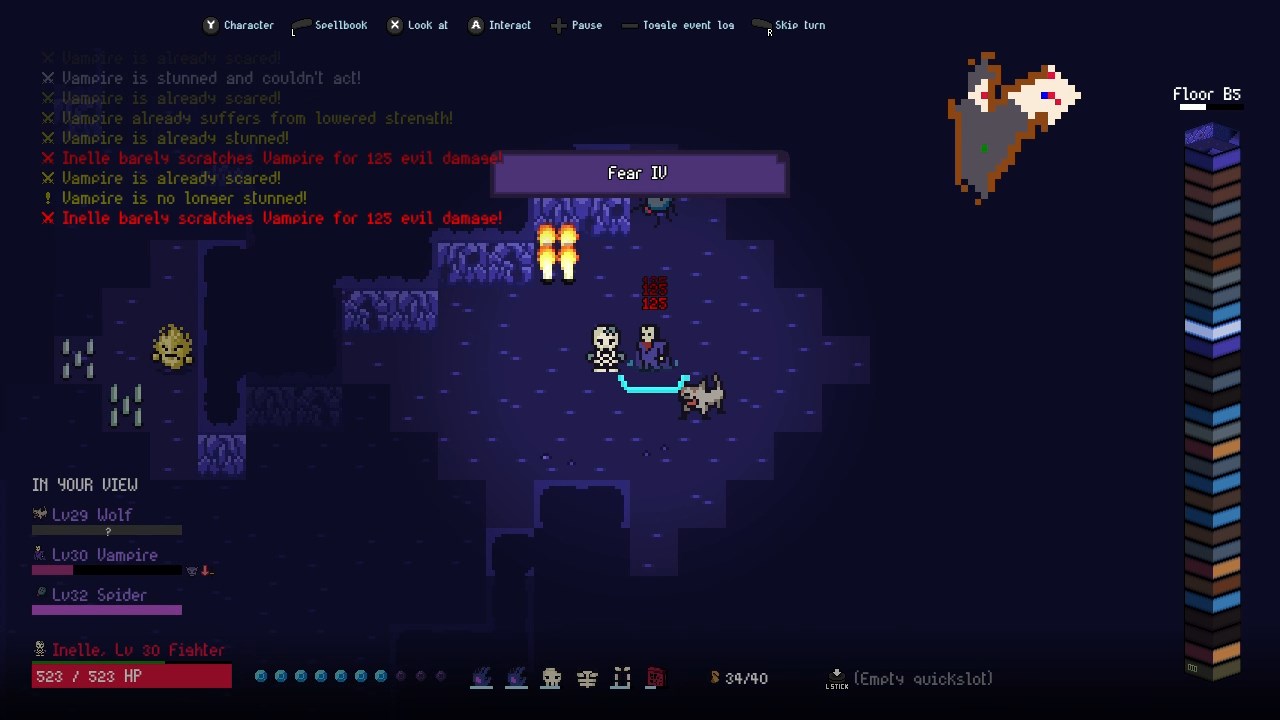Activate Look at mode
Image resolution: width=1280 pixels, height=720 pixels.
coord(418,25)
